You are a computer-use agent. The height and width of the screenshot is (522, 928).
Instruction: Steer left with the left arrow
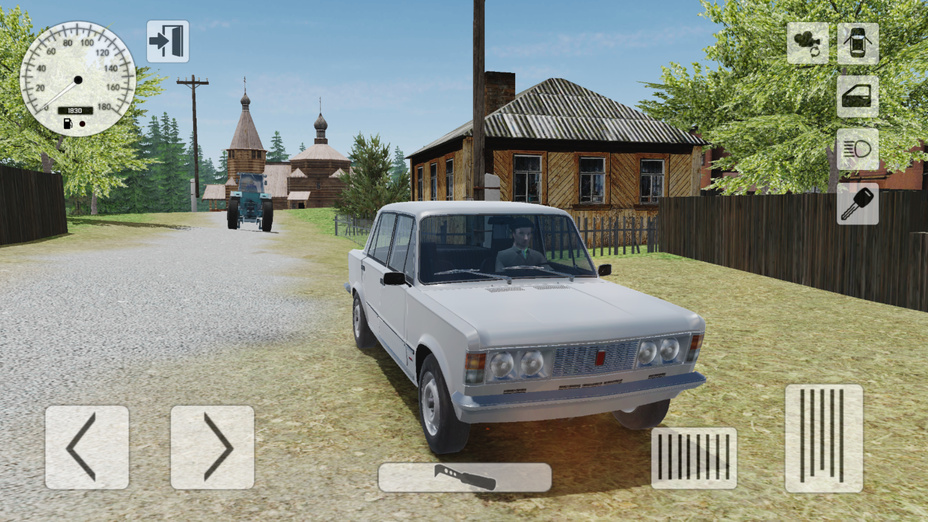(86, 447)
